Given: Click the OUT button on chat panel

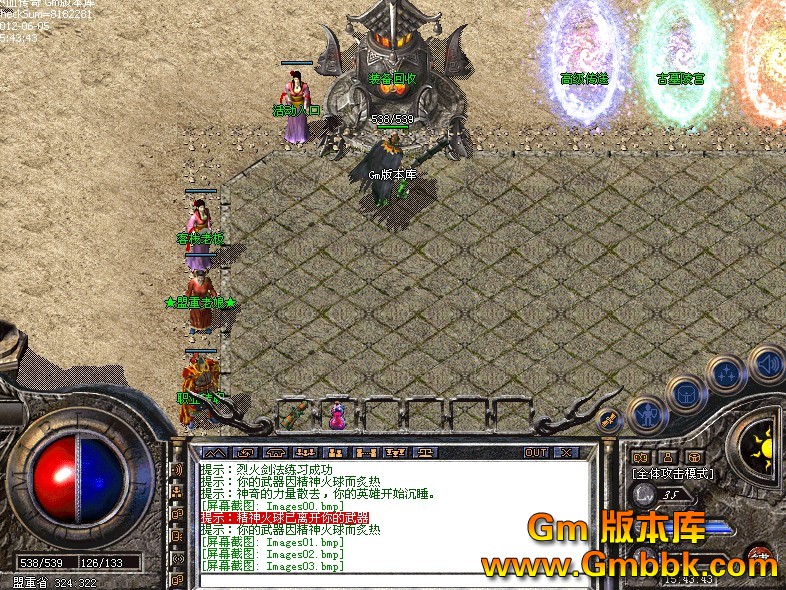Looking at the screenshot, I should (x=537, y=452).
